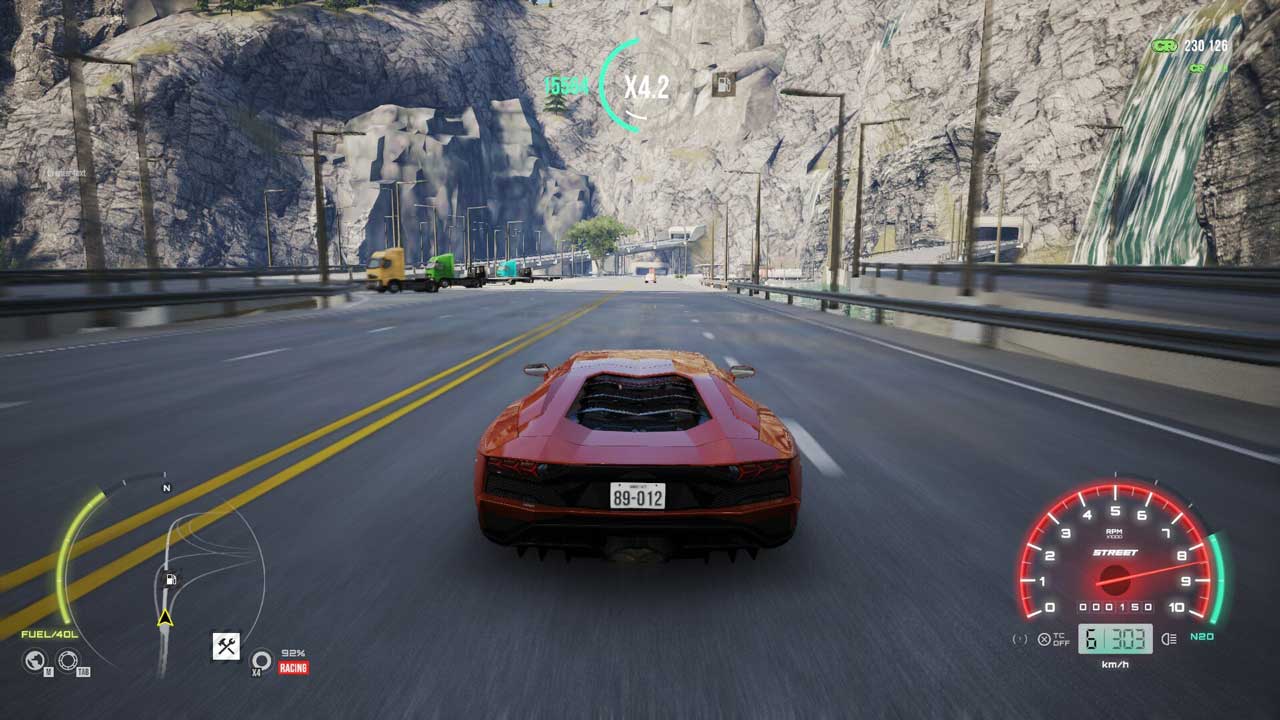
Task: Click the fuel pump waypoint marker
Action: 723,84
